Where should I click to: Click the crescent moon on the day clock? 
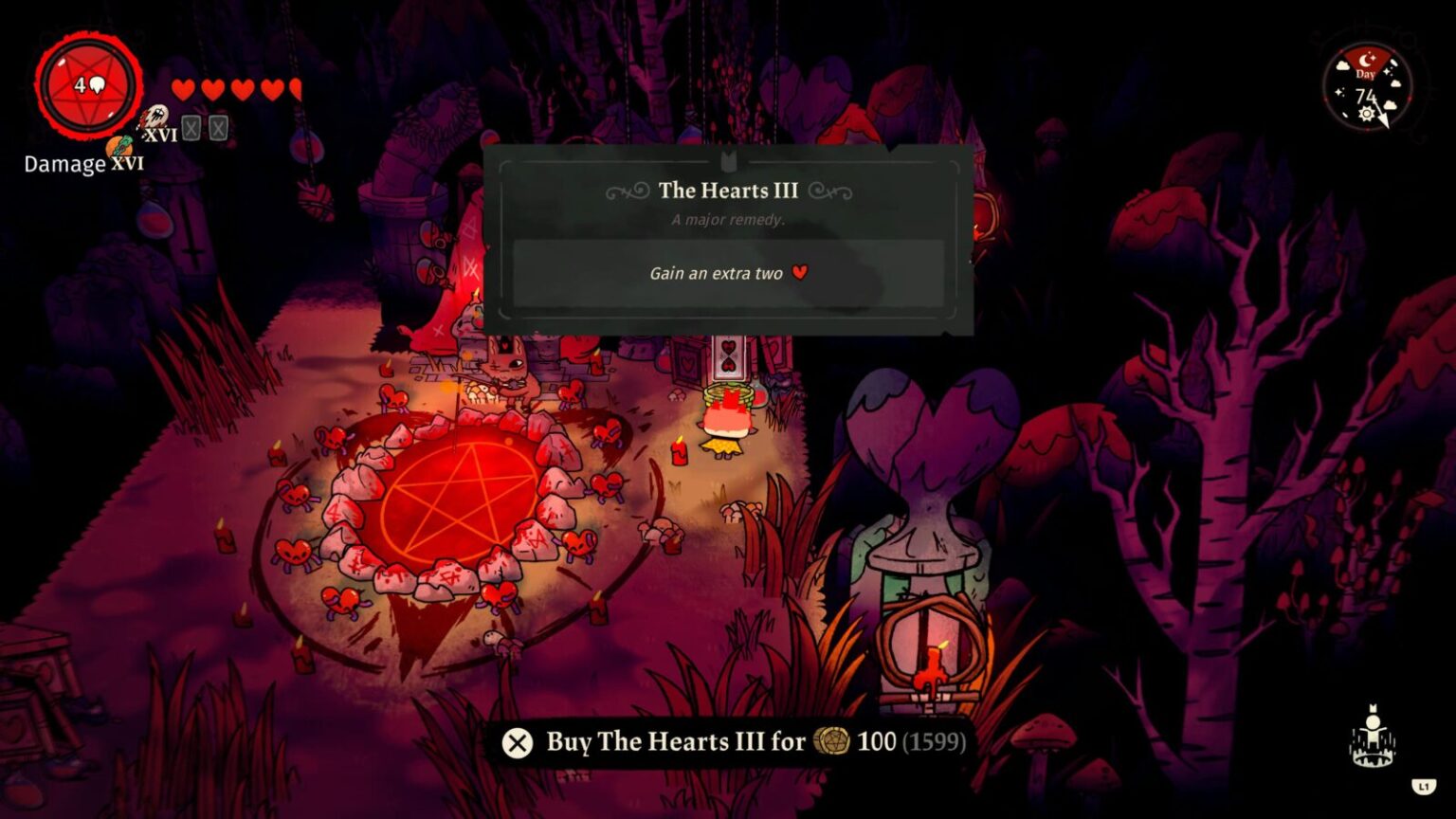tap(1365, 59)
